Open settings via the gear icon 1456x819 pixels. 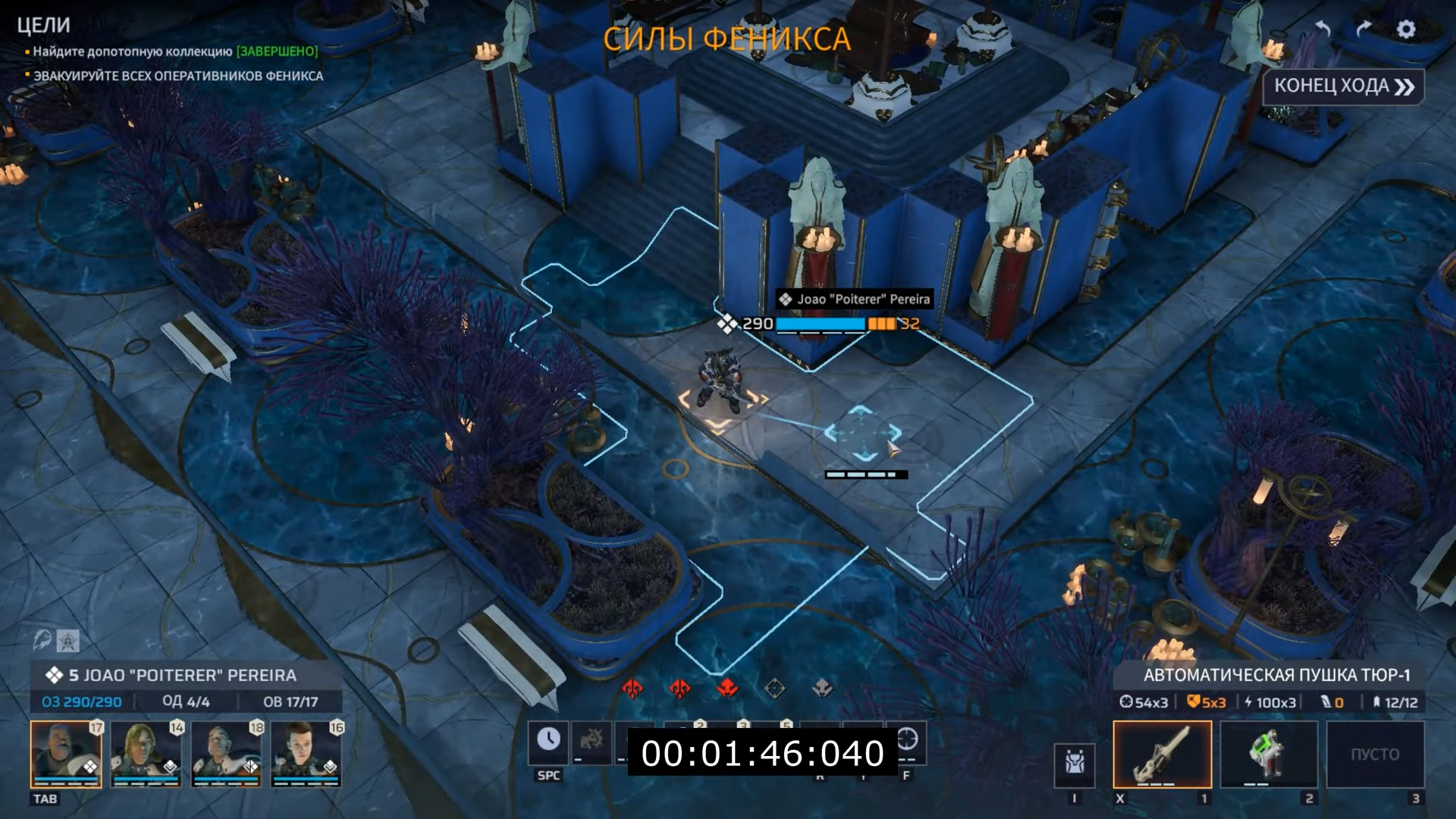pyautogui.click(x=1406, y=30)
